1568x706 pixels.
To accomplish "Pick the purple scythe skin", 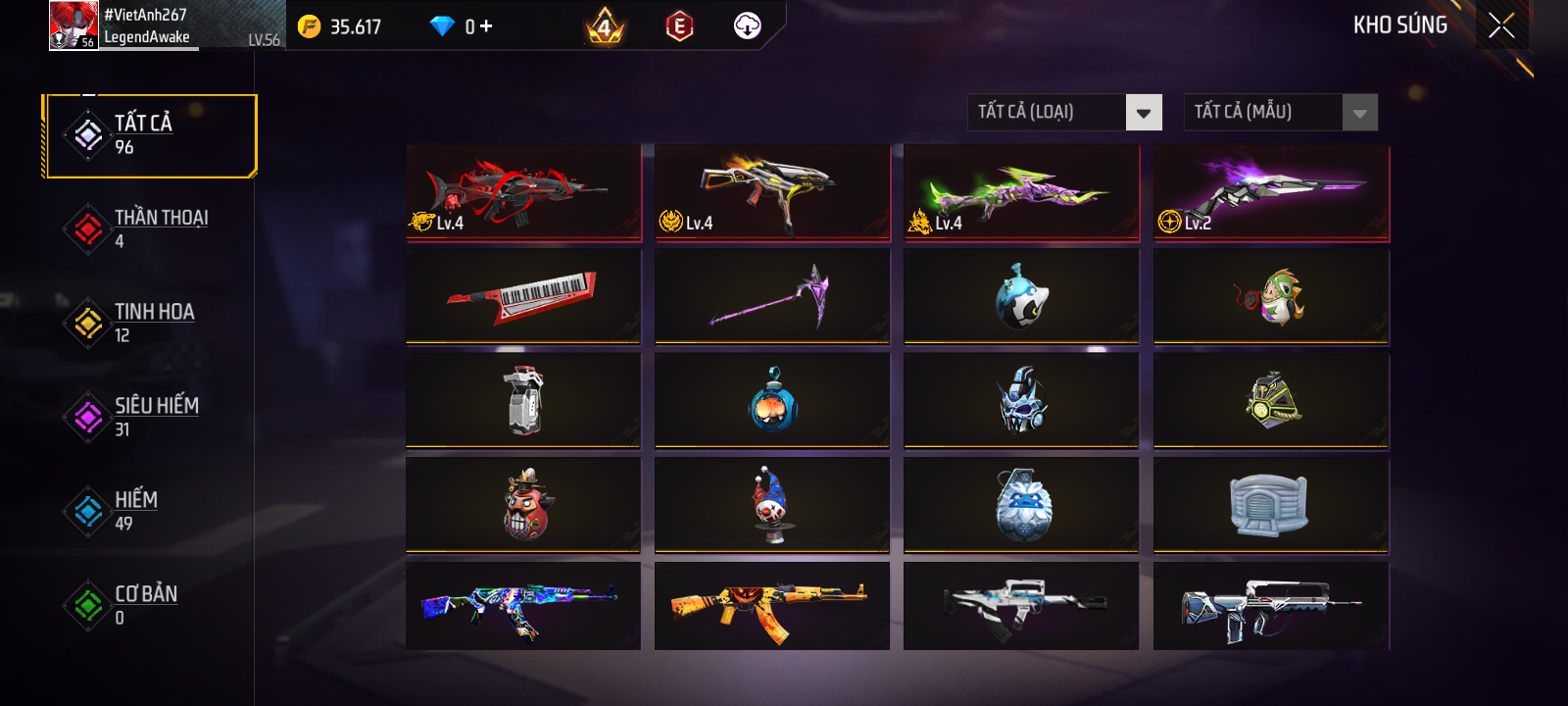I will 772,296.
